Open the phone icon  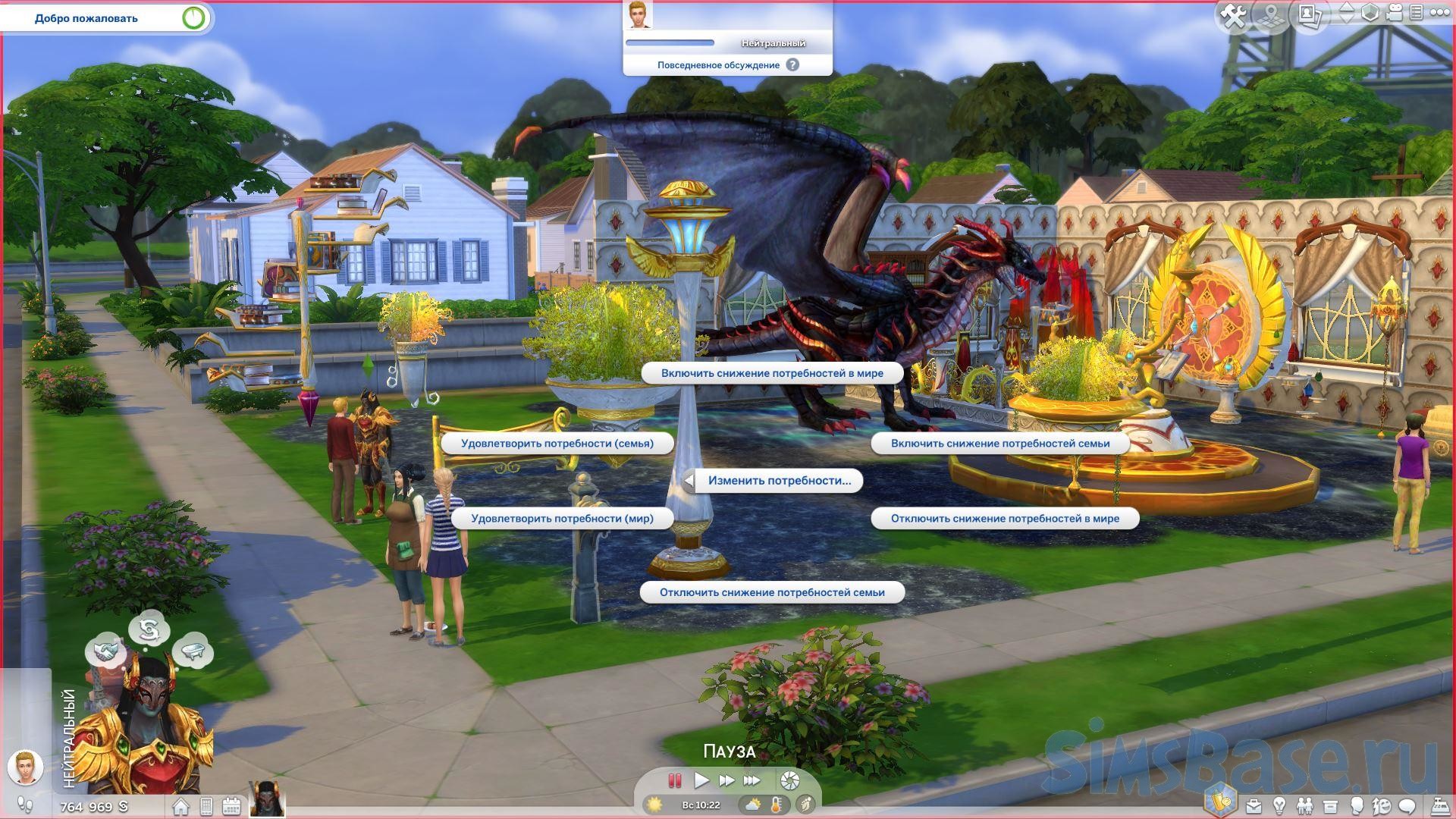pyautogui.click(x=206, y=806)
